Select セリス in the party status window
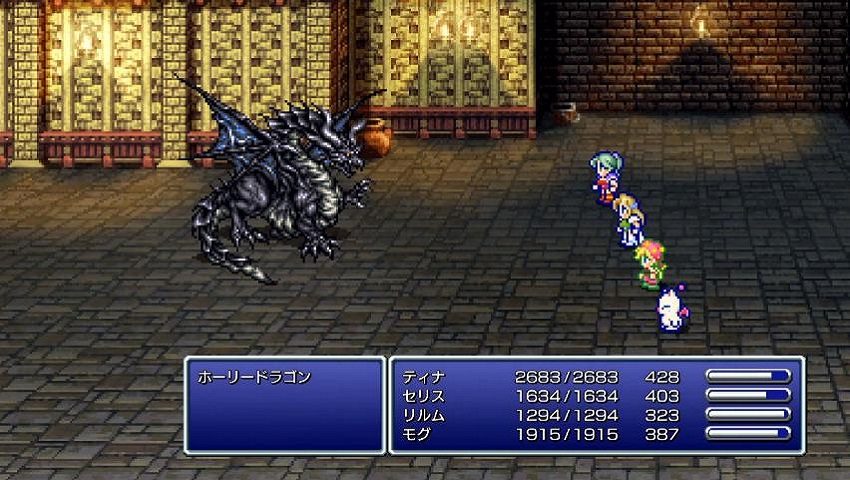Screen dimensions: 850x480 pyautogui.click(x=424, y=397)
